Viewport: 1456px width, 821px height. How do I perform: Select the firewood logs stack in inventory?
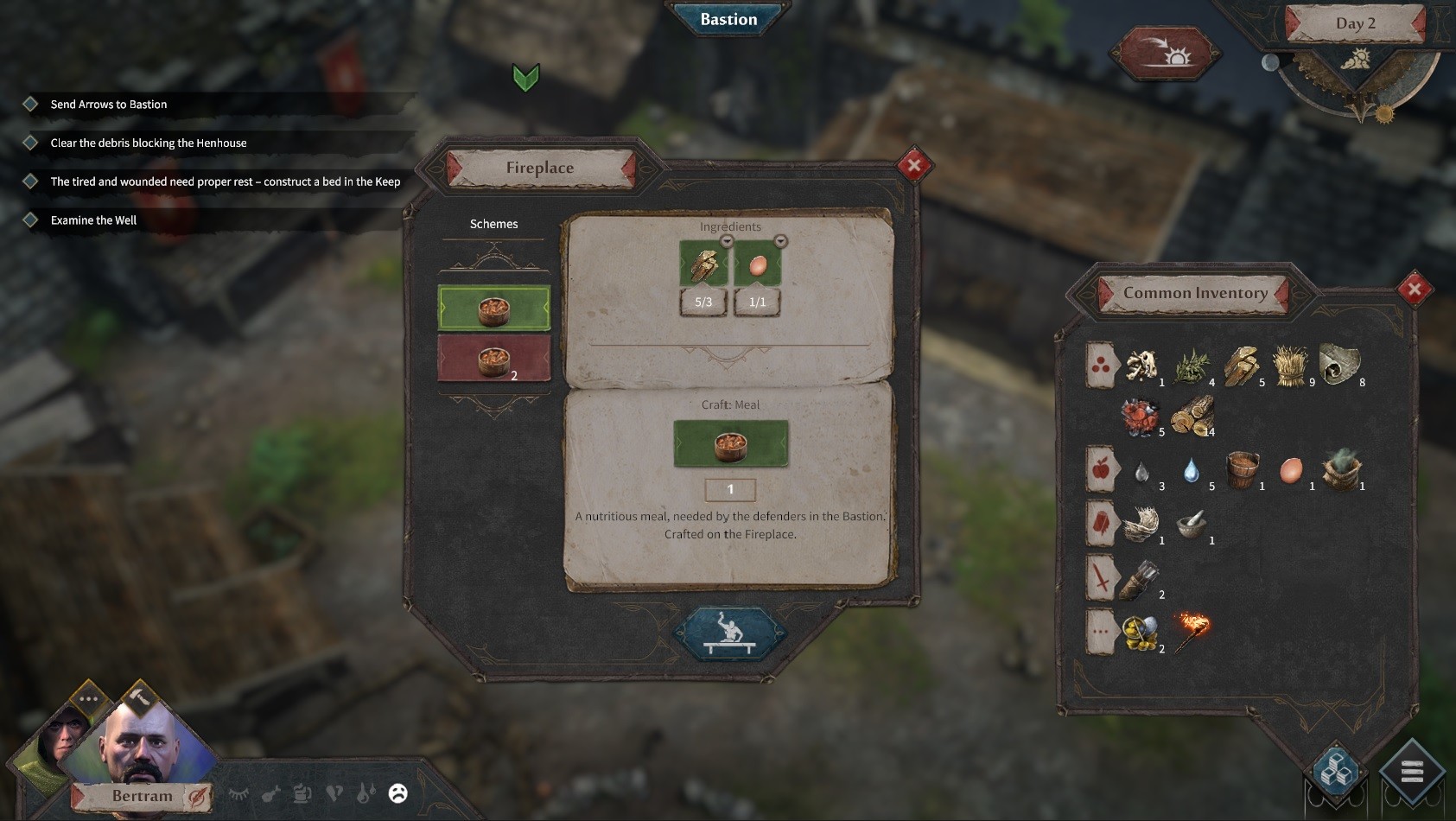click(x=1193, y=417)
